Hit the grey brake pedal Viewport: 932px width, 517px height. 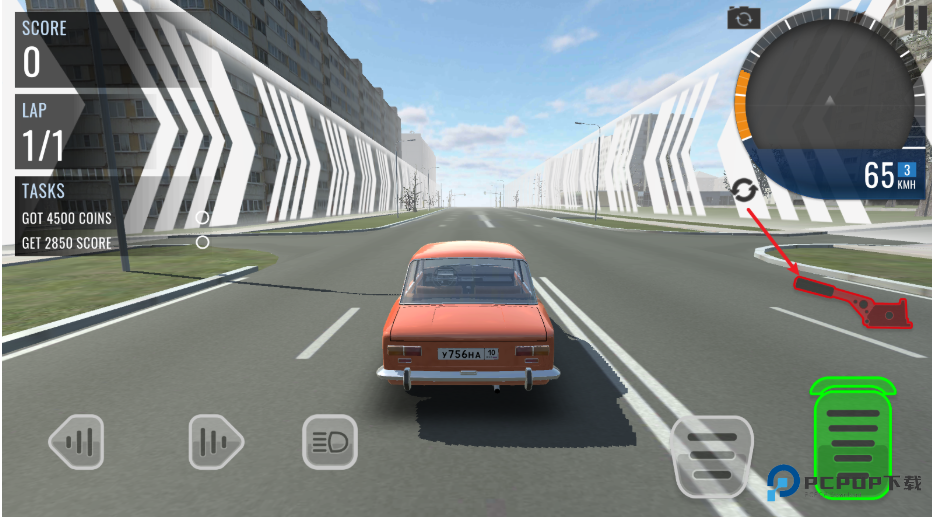pos(711,456)
